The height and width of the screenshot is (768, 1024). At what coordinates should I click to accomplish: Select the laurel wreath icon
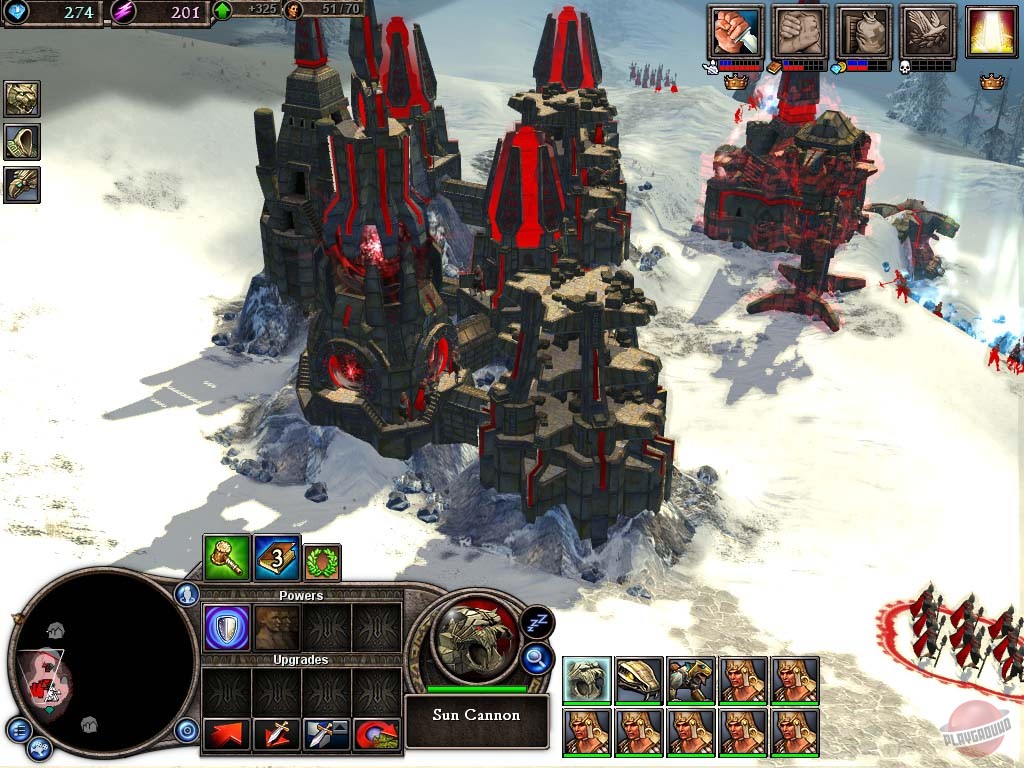tap(322, 562)
